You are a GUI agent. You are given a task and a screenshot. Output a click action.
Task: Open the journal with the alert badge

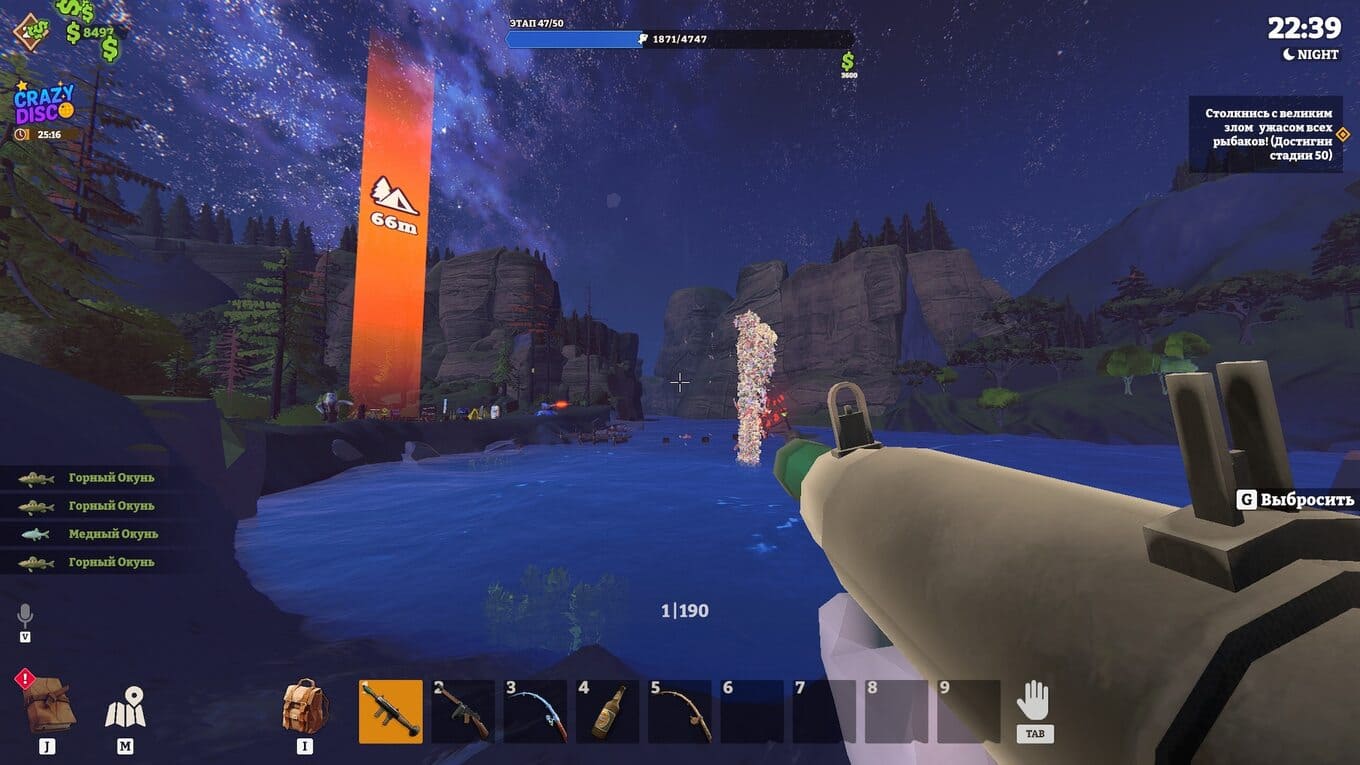(47, 703)
